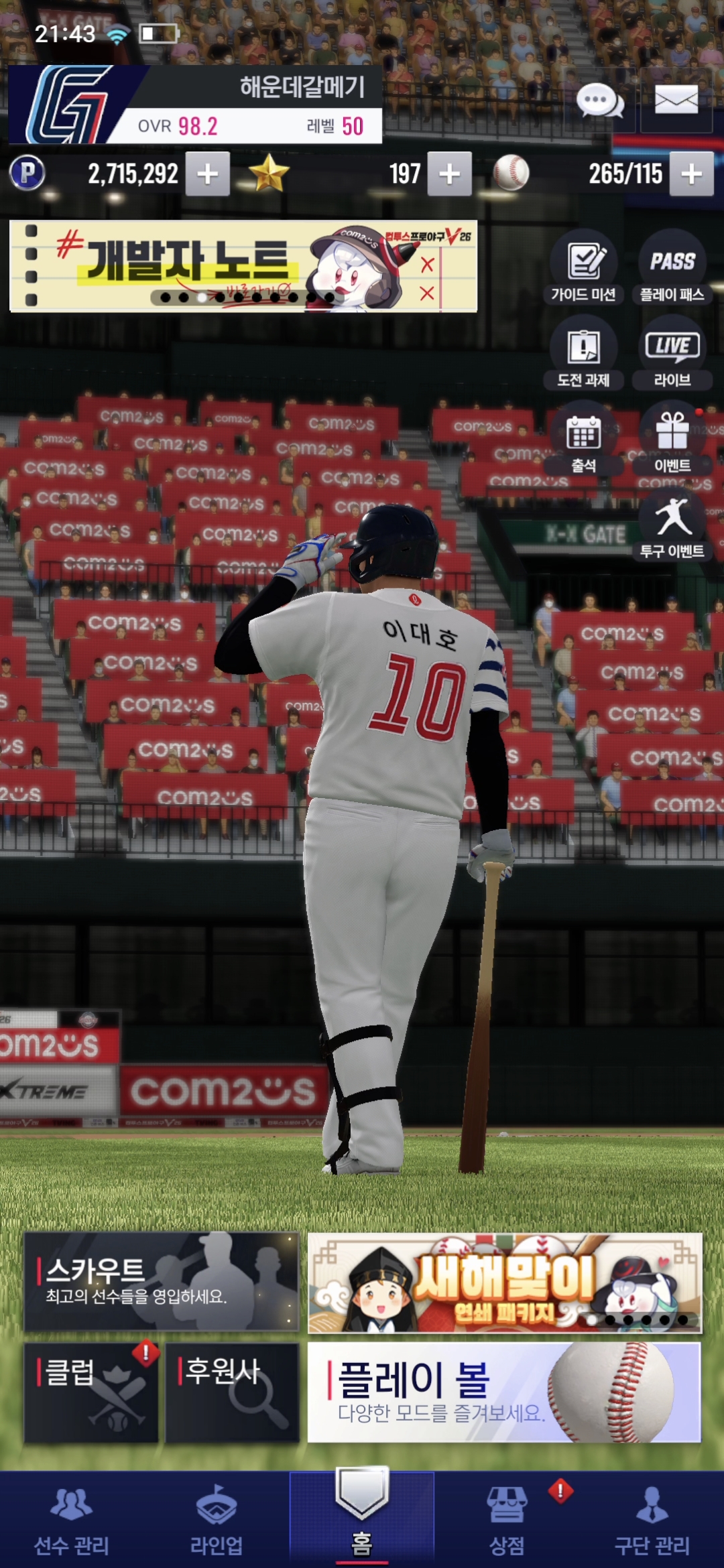The height and width of the screenshot is (1568, 724).
Task: Start the 플레이 볼 play modes
Action: (x=504, y=1392)
